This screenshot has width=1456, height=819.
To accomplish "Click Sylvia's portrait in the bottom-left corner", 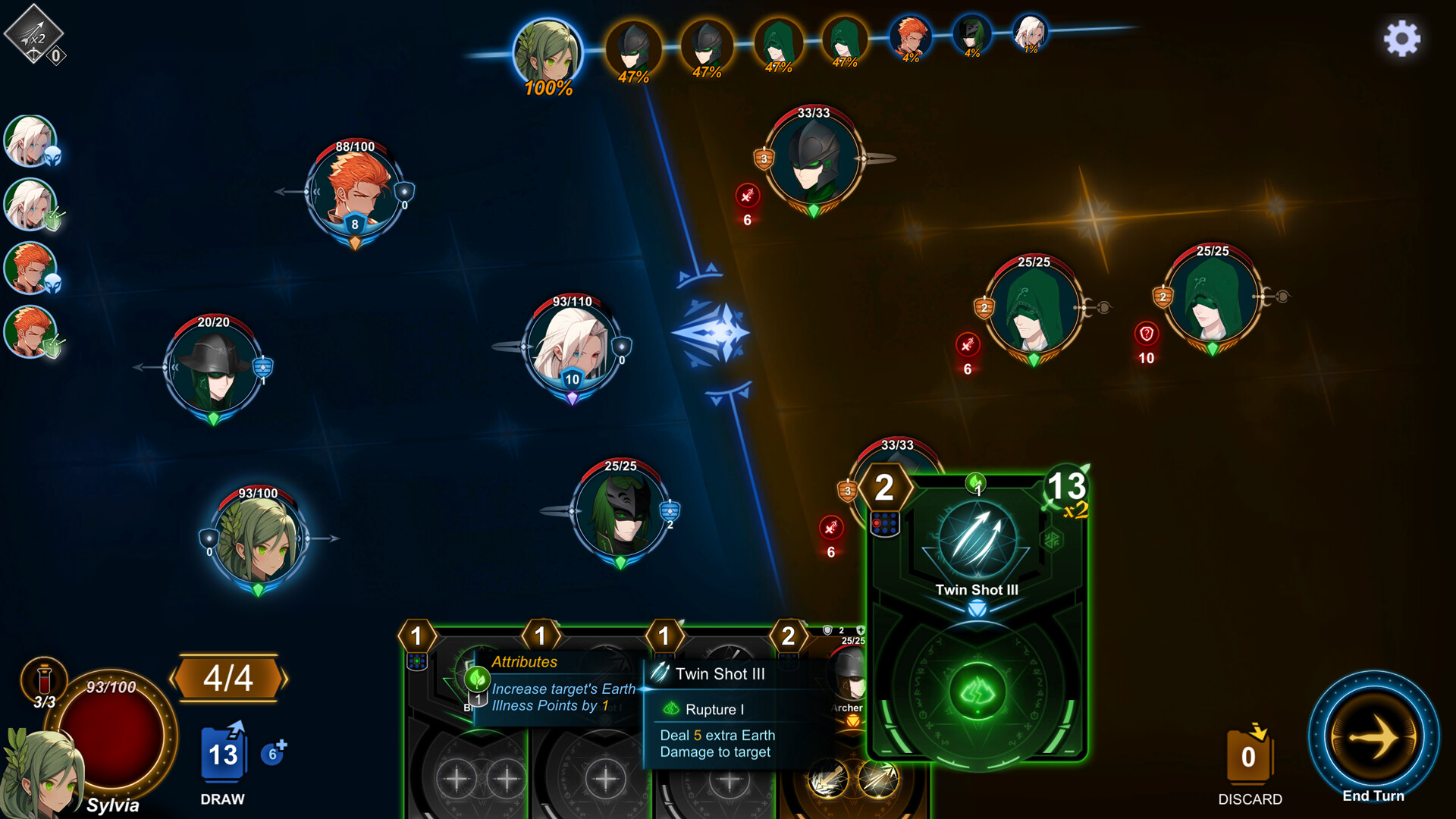I will click(x=42, y=773).
